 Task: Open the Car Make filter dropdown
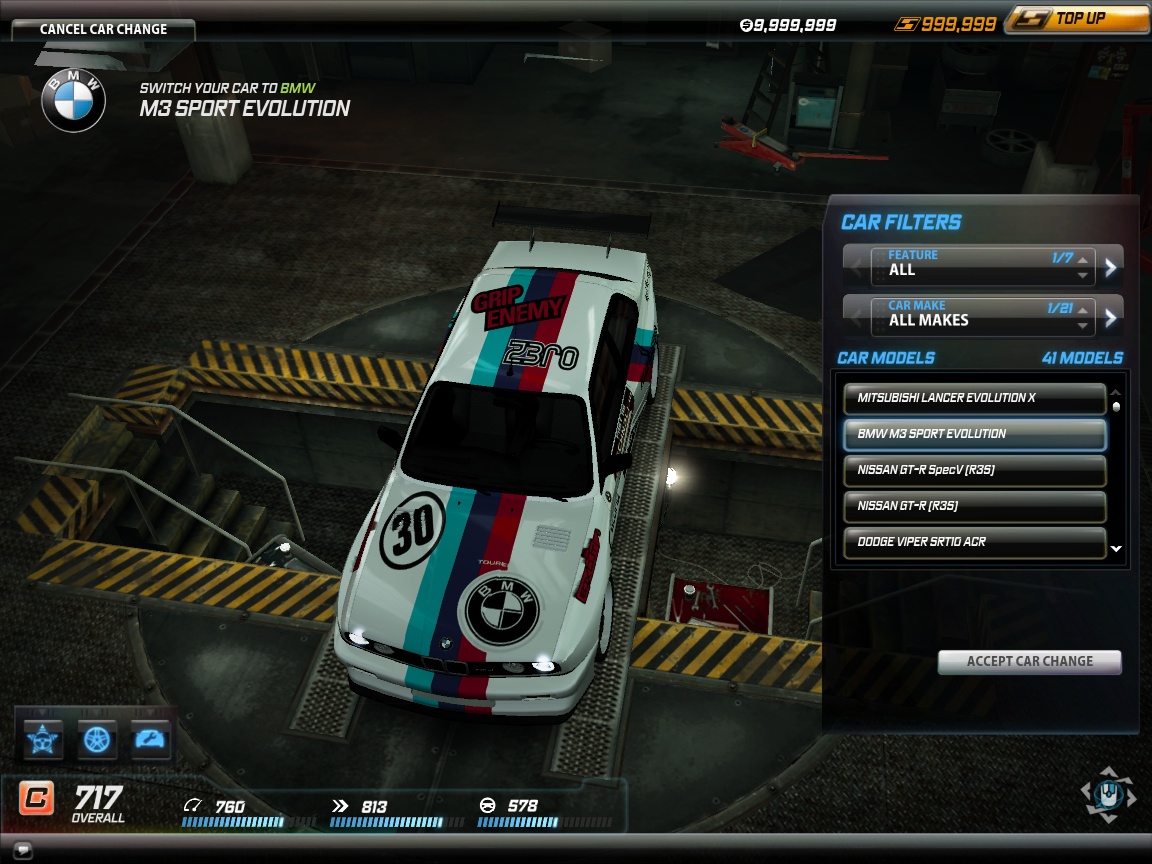tap(983, 314)
